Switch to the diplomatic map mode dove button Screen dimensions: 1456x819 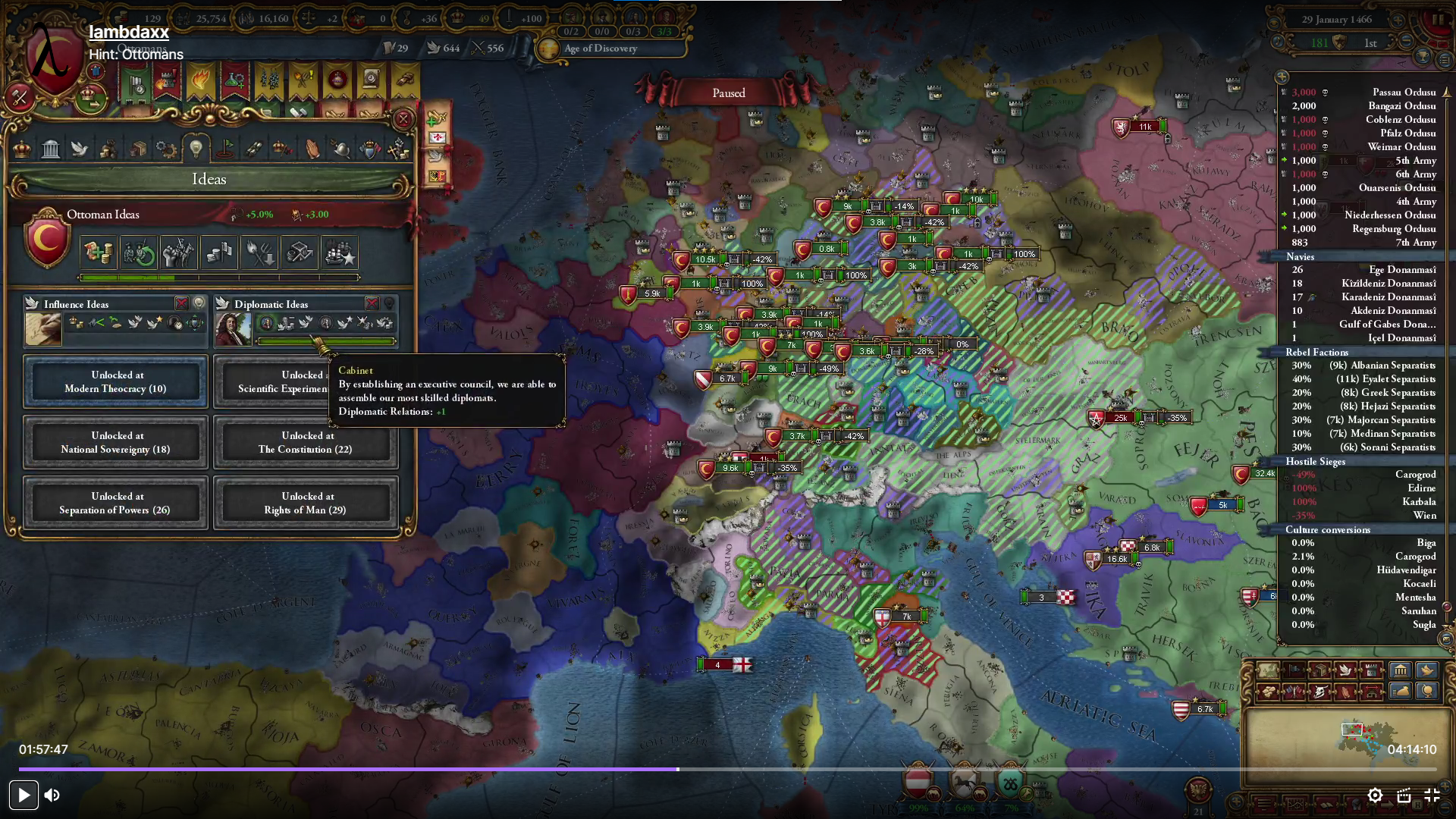[1345, 670]
